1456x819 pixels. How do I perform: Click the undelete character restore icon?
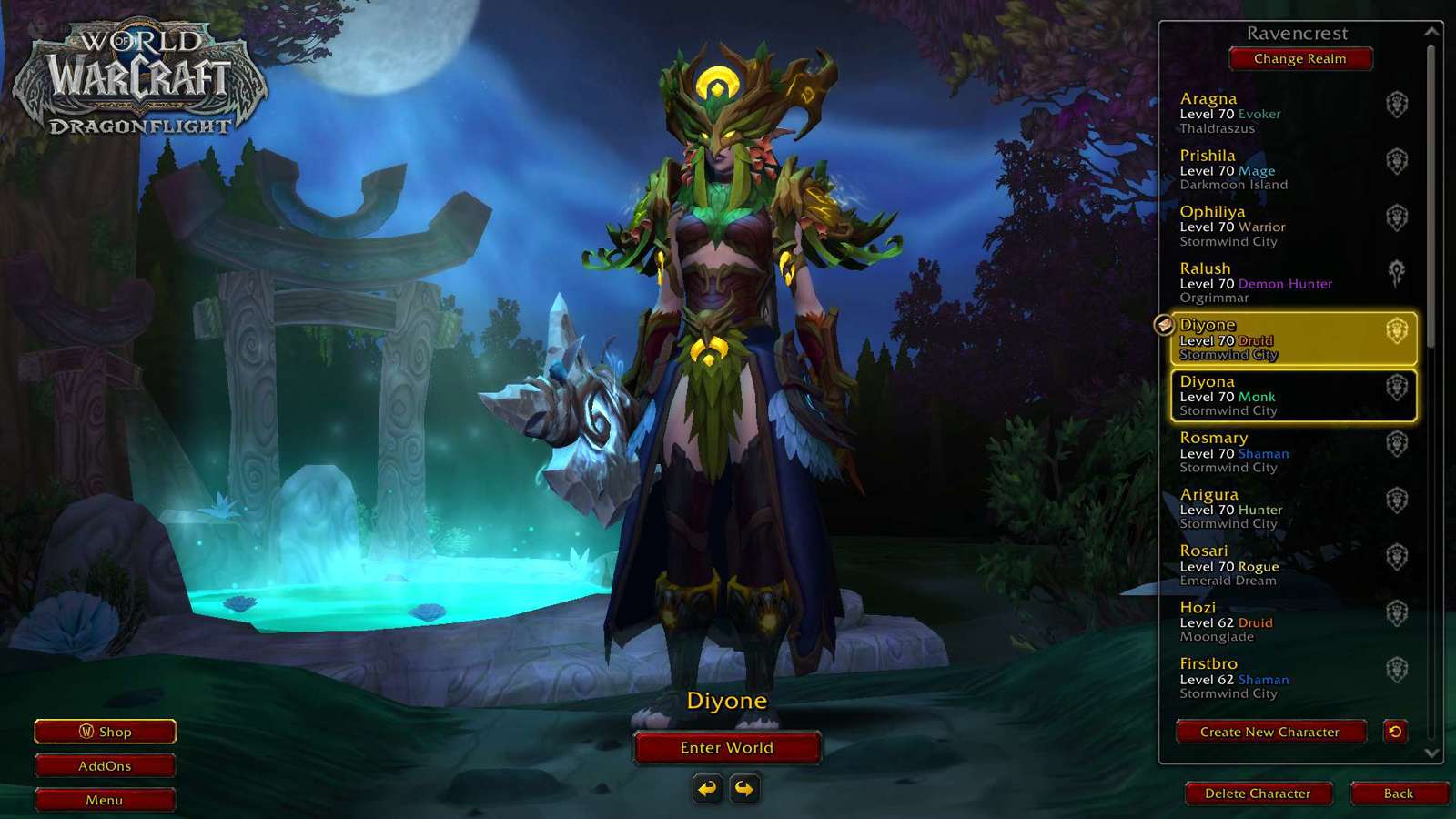(x=1395, y=732)
